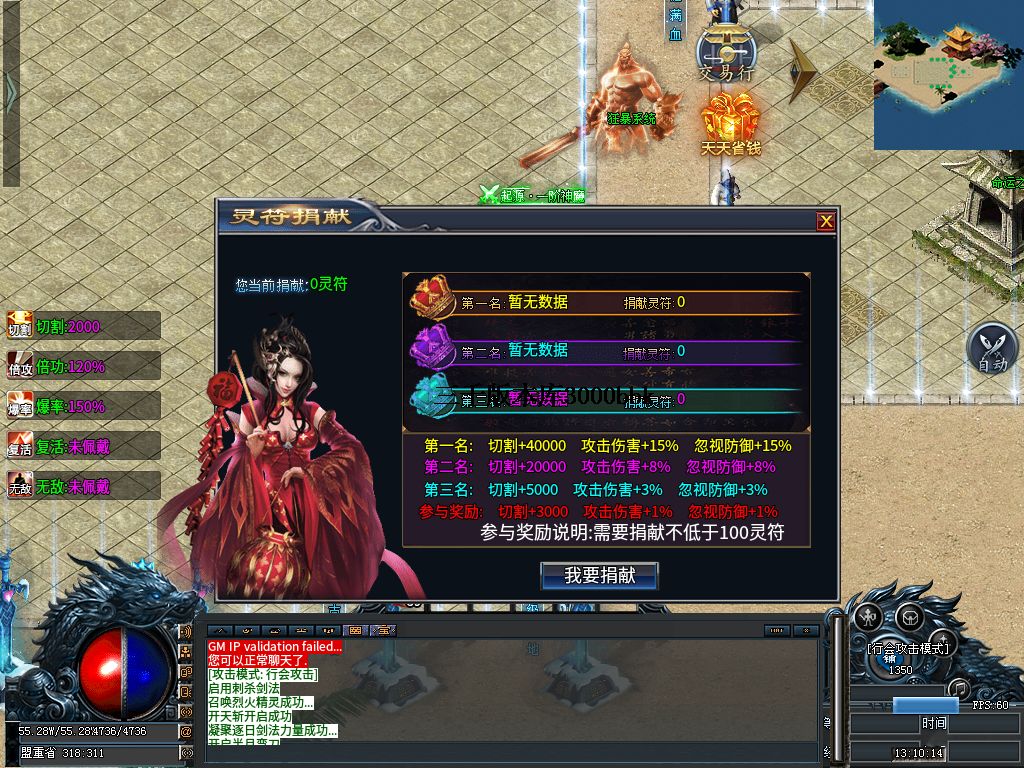The image size is (1024, 768).
Task: Select the 爆率 150% buff entry
Action: pyautogui.click(x=84, y=406)
